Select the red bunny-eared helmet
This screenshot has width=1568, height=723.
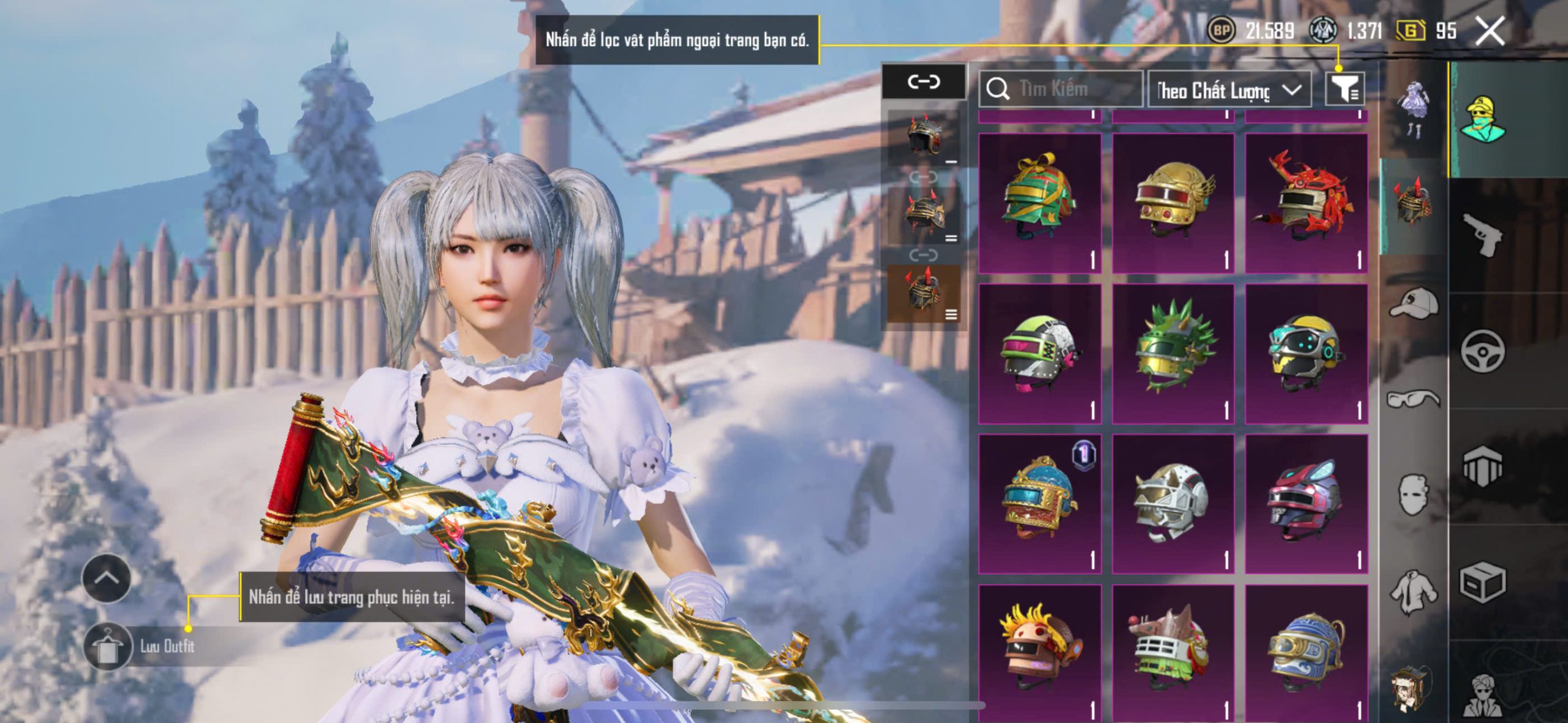pos(1306,503)
